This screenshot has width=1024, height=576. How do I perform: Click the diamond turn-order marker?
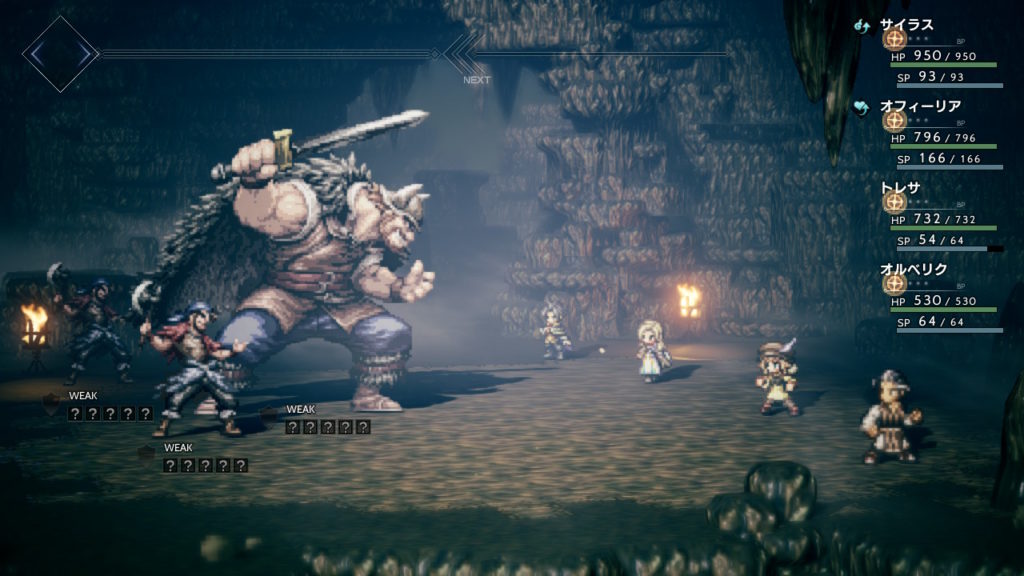click(x=60, y=53)
